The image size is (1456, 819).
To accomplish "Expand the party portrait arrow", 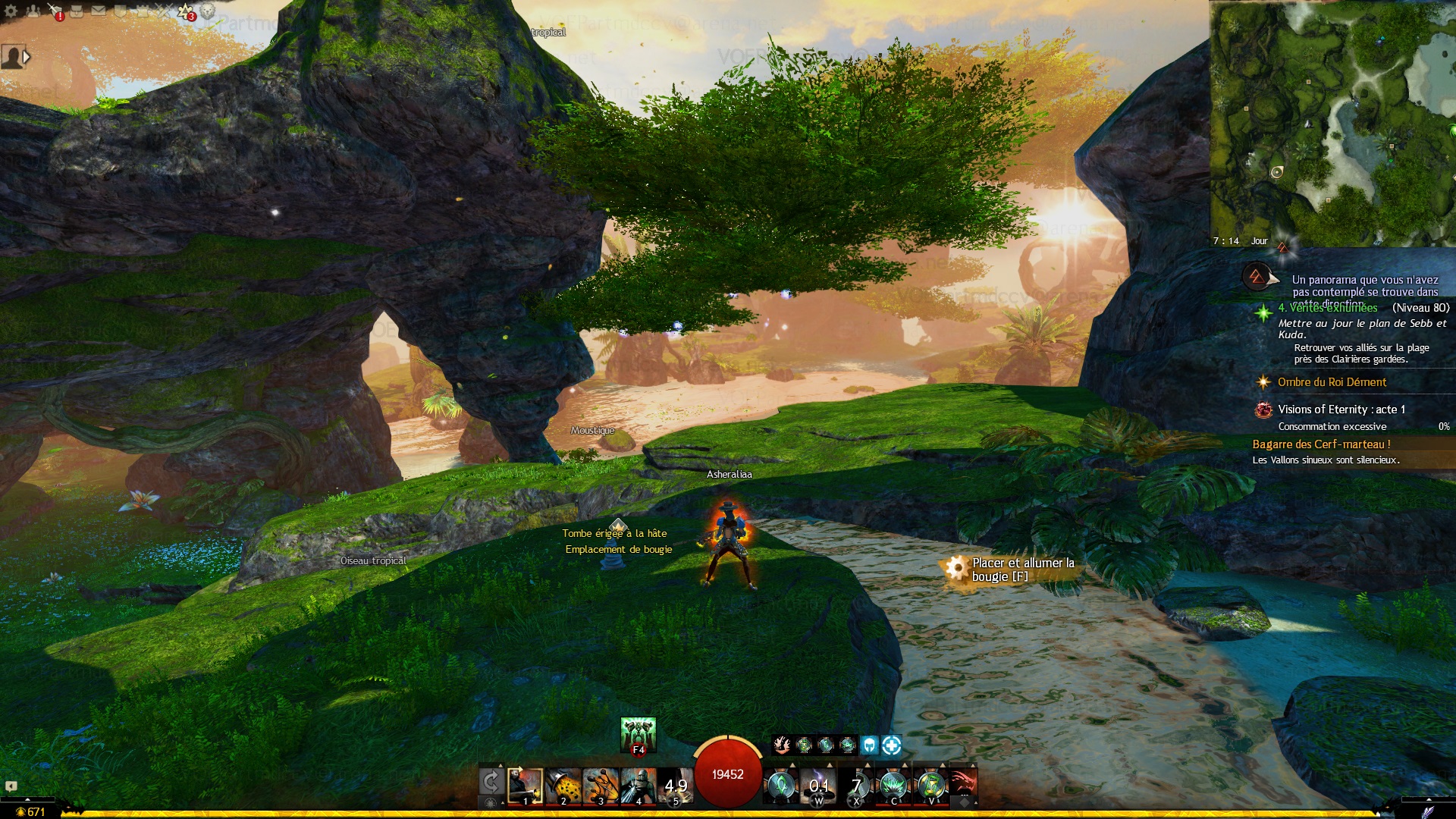I will [27, 57].
